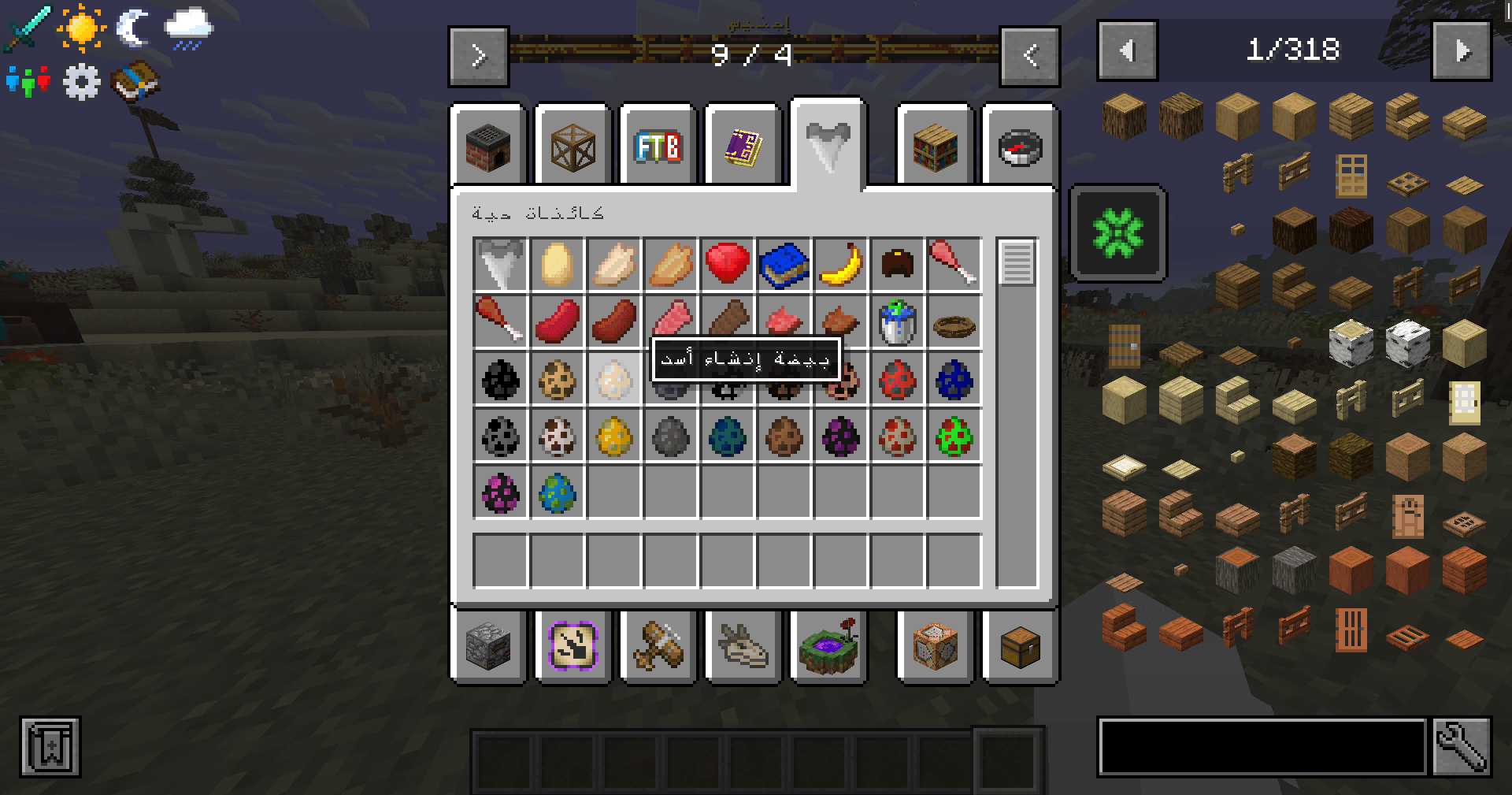Open the bookshelf creative tab
This screenshot has width=1512, height=795.
point(936,147)
